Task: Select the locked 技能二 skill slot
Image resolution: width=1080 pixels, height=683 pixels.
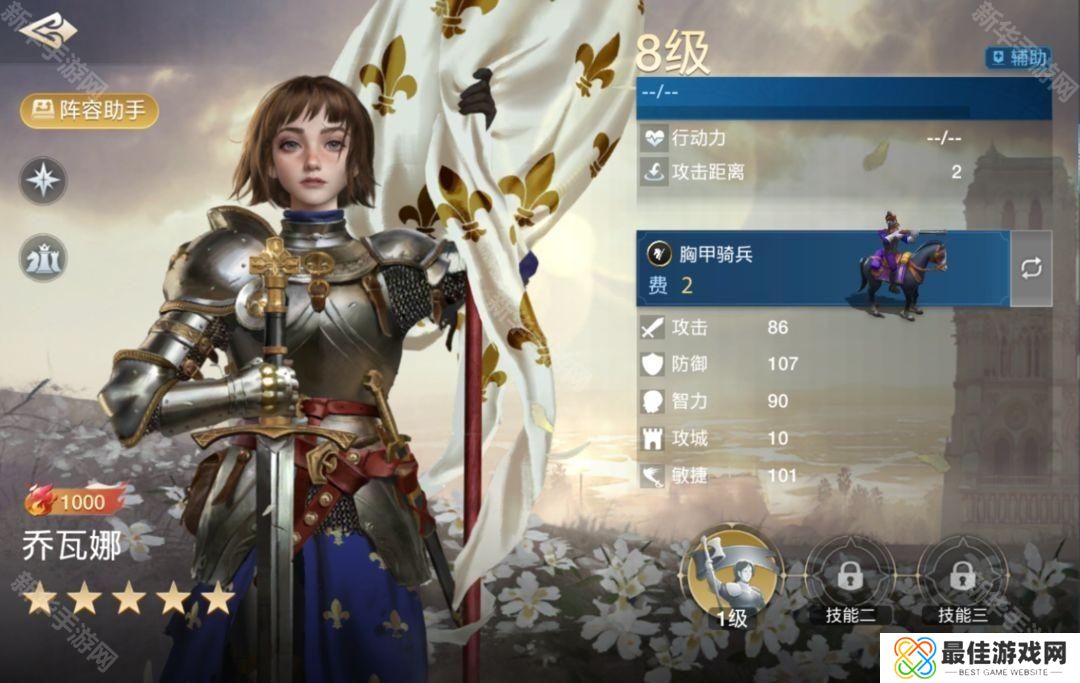Action: point(850,578)
